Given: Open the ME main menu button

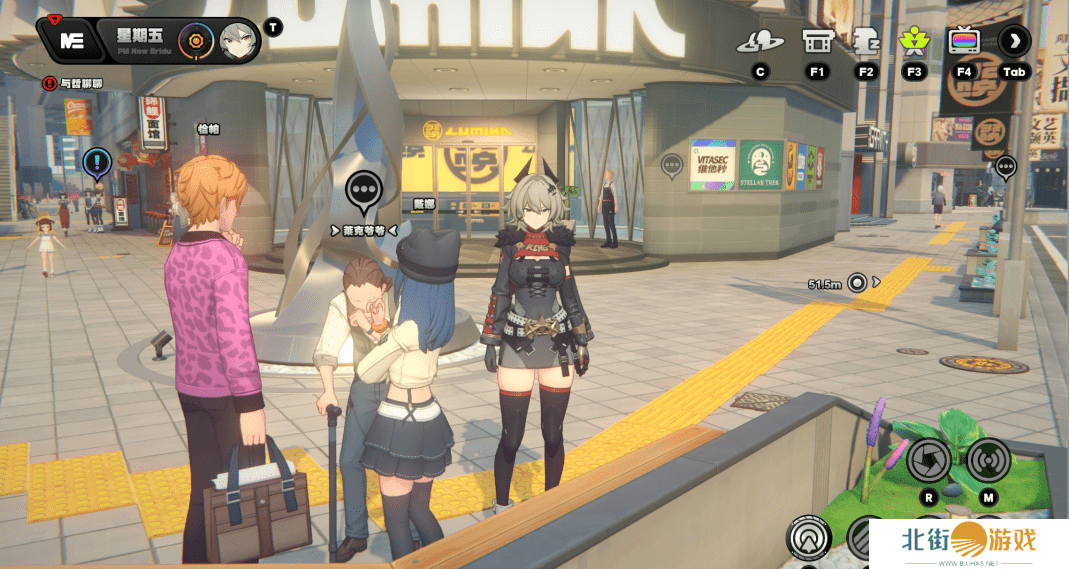Looking at the screenshot, I should pyautogui.click(x=70, y=41).
